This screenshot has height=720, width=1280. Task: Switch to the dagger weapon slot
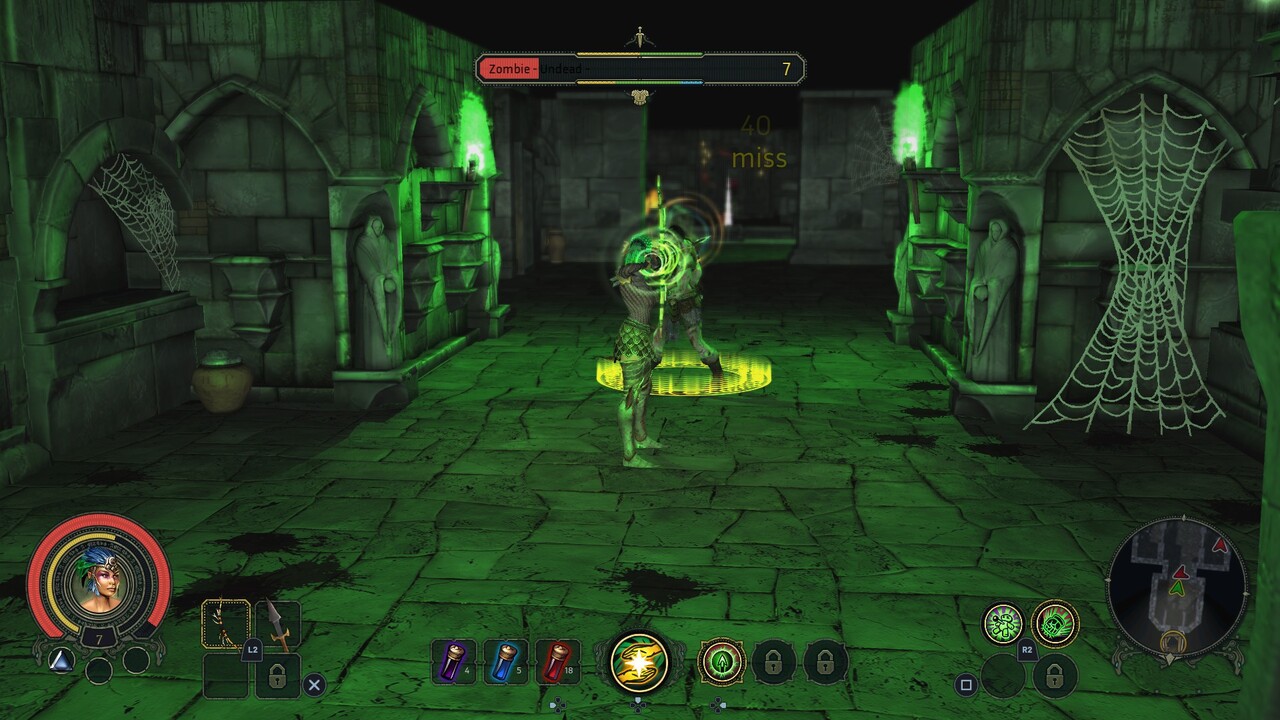tap(278, 625)
